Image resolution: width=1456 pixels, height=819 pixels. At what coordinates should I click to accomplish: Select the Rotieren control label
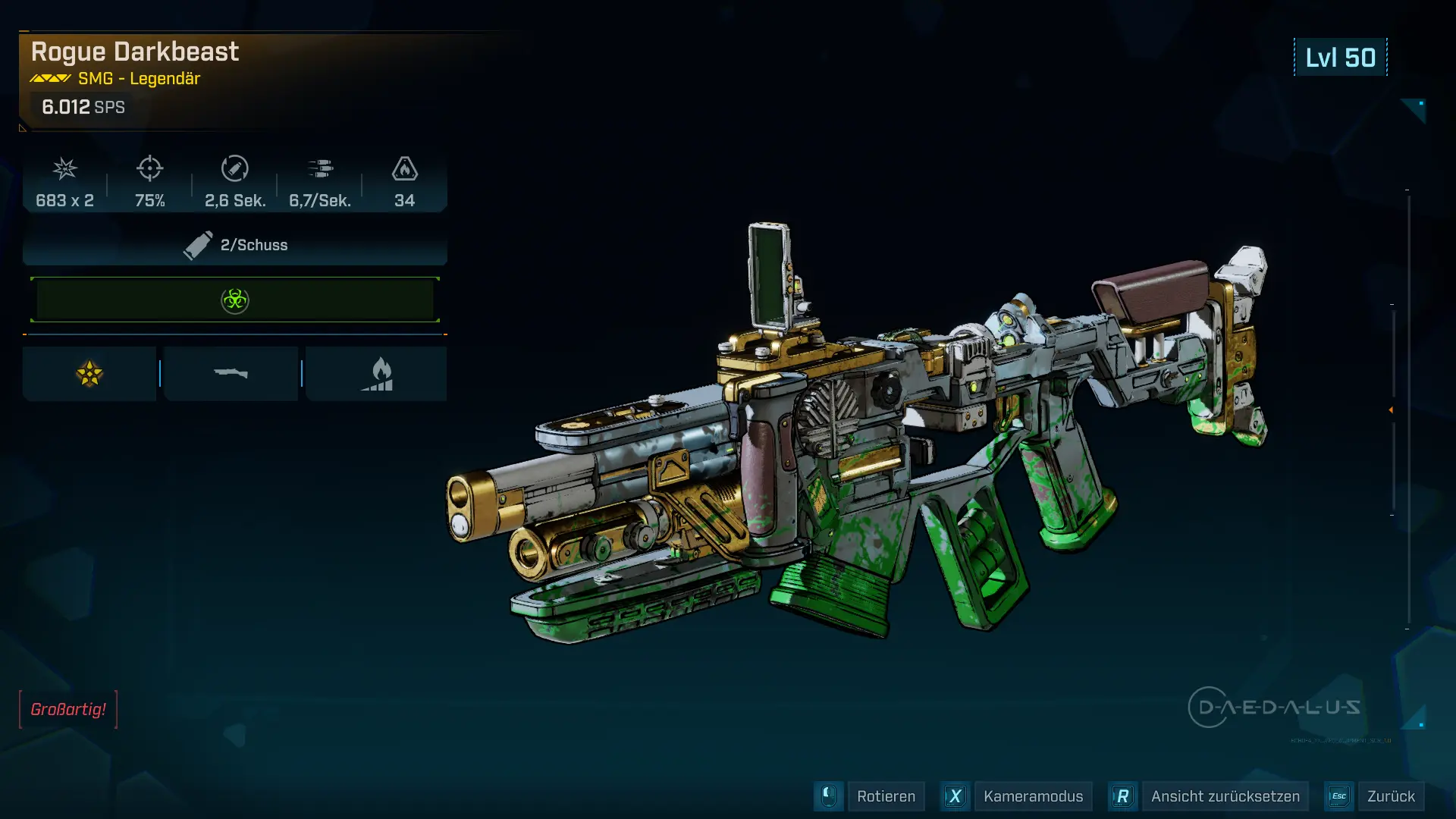[886, 796]
